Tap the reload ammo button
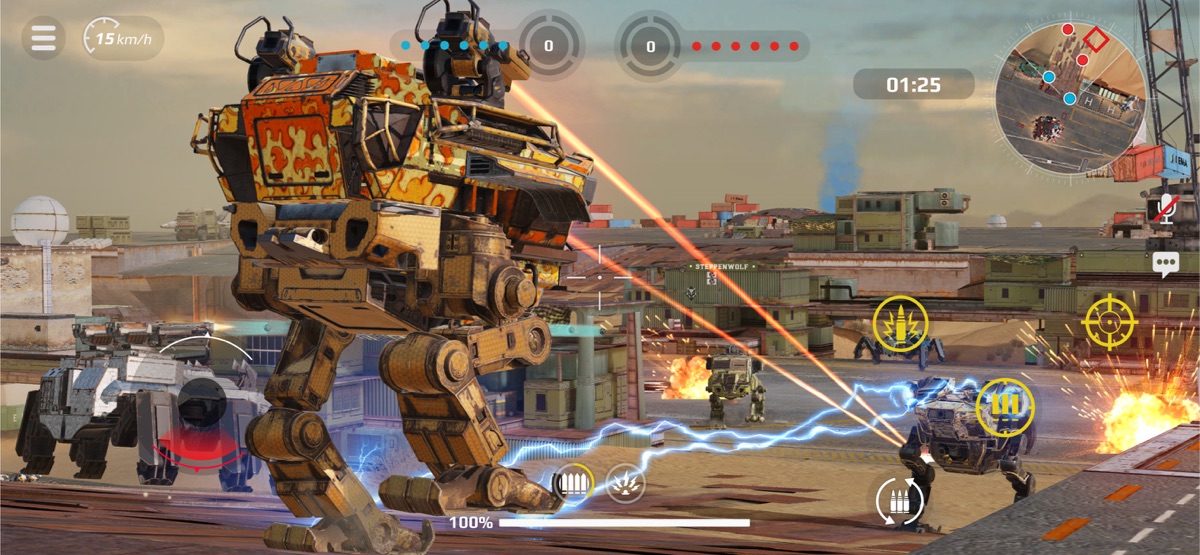 (x=896, y=500)
